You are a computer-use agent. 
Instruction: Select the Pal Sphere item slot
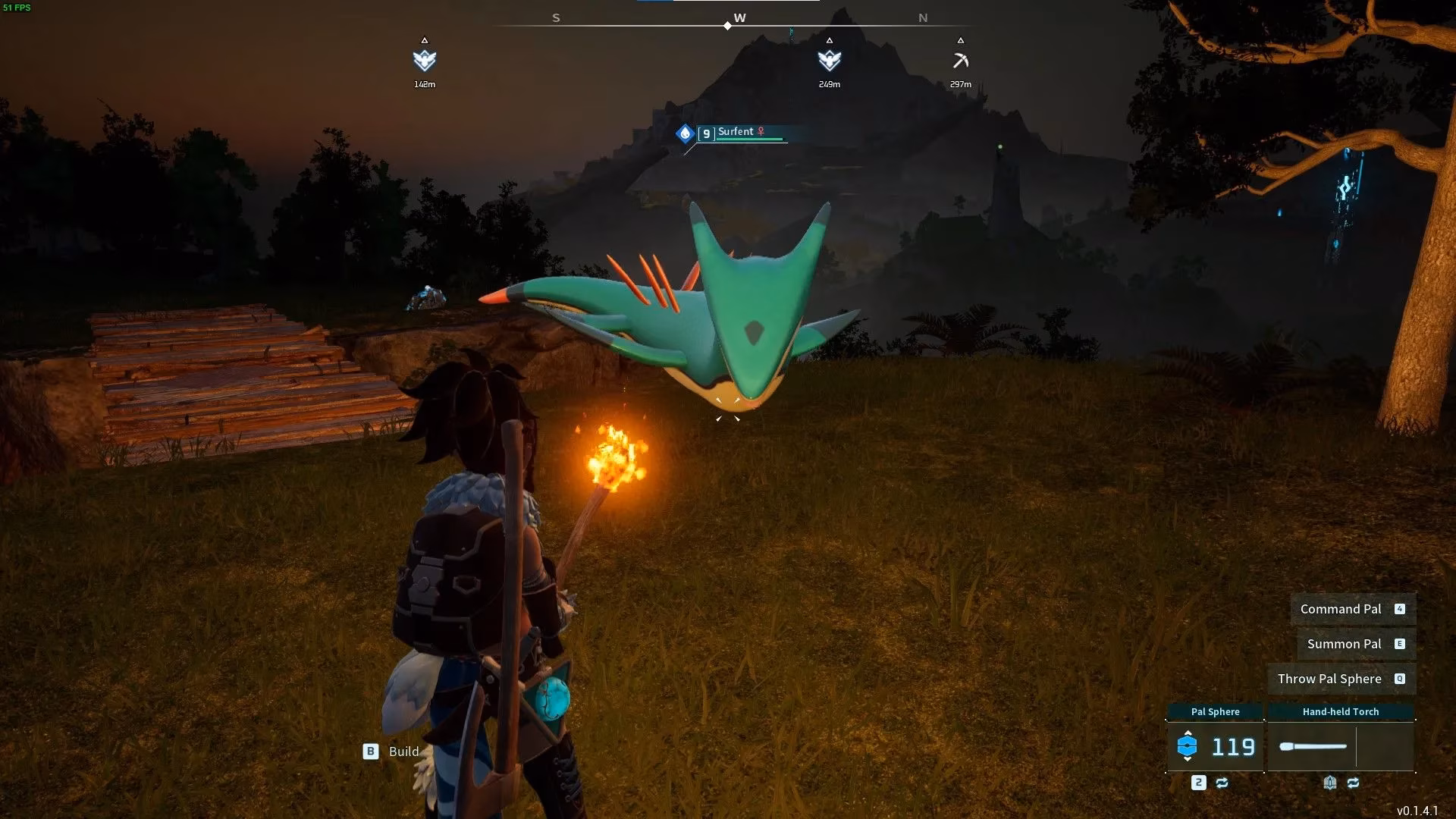1215,746
